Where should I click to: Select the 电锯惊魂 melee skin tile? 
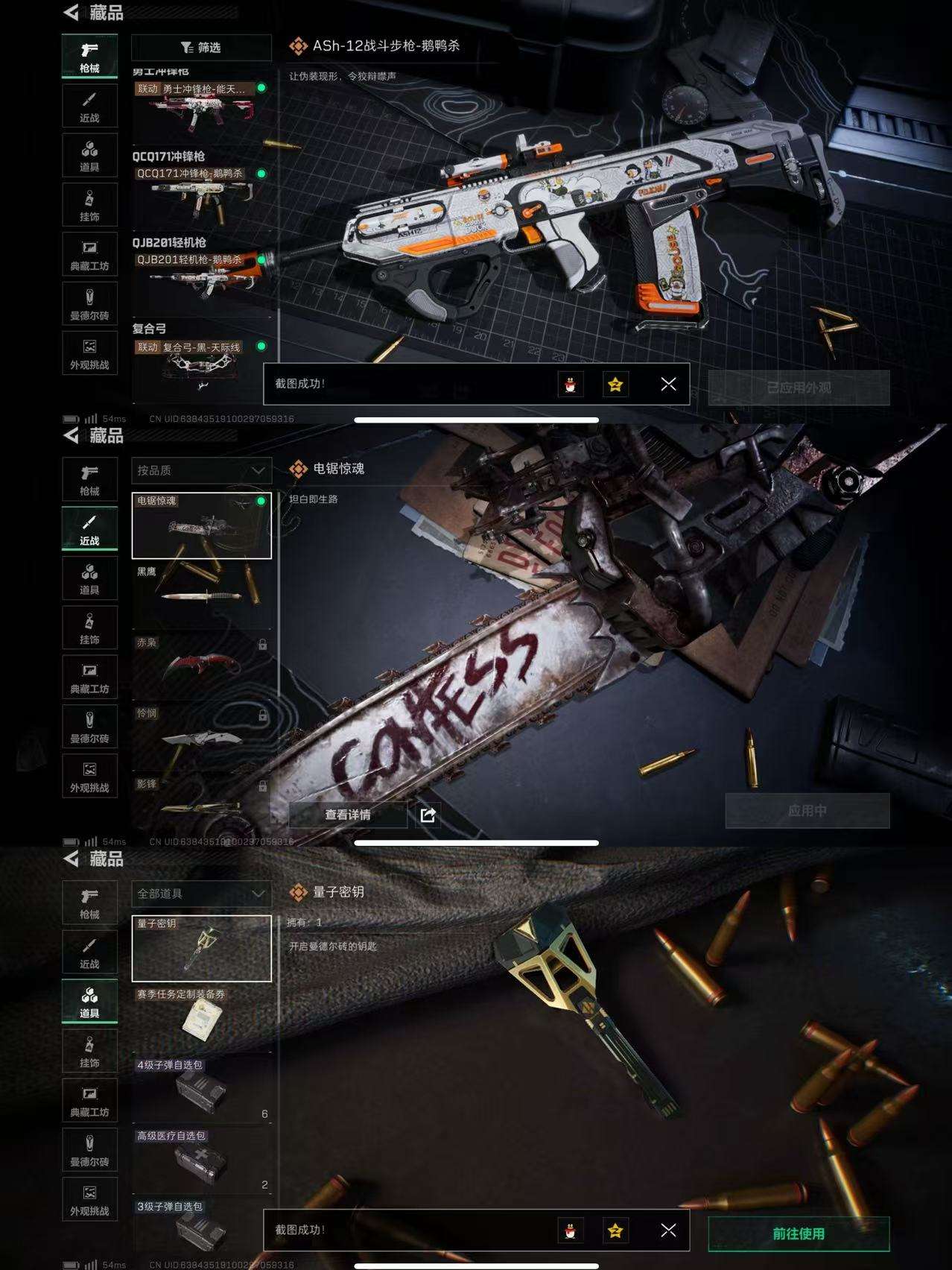201,525
